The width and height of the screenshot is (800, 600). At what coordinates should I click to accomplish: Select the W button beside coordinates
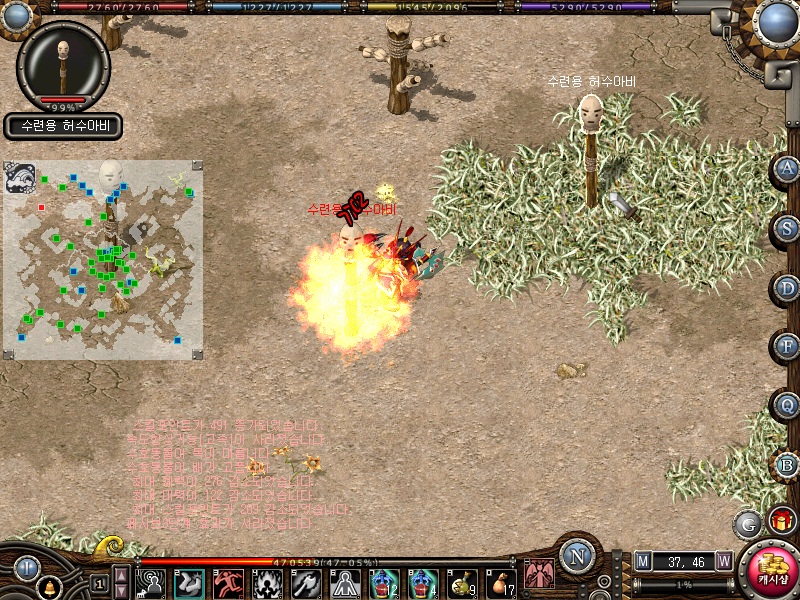pyautogui.click(x=723, y=562)
